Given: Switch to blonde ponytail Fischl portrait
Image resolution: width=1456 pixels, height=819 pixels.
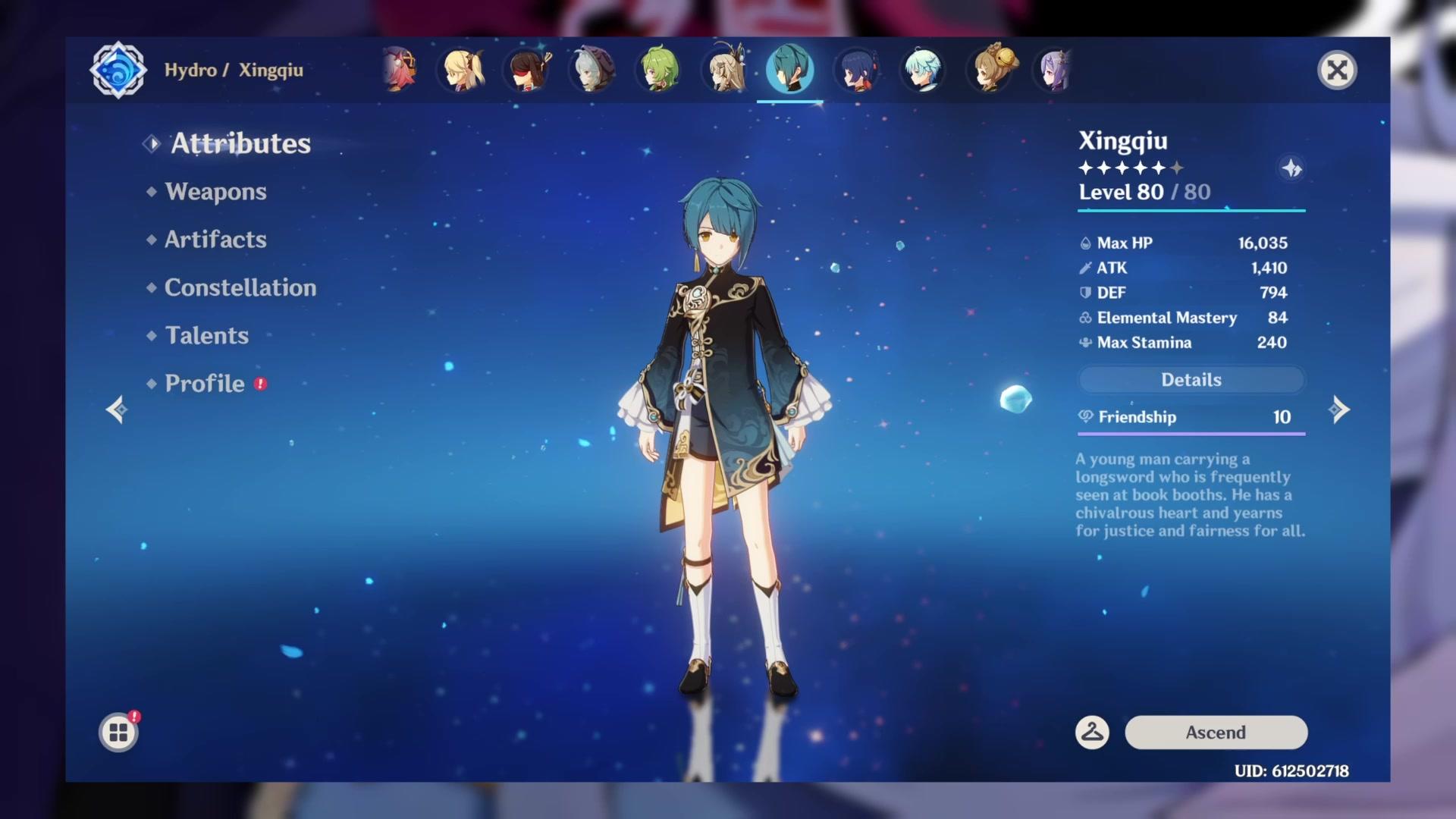Looking at the screenshot, I should [463, 71].
